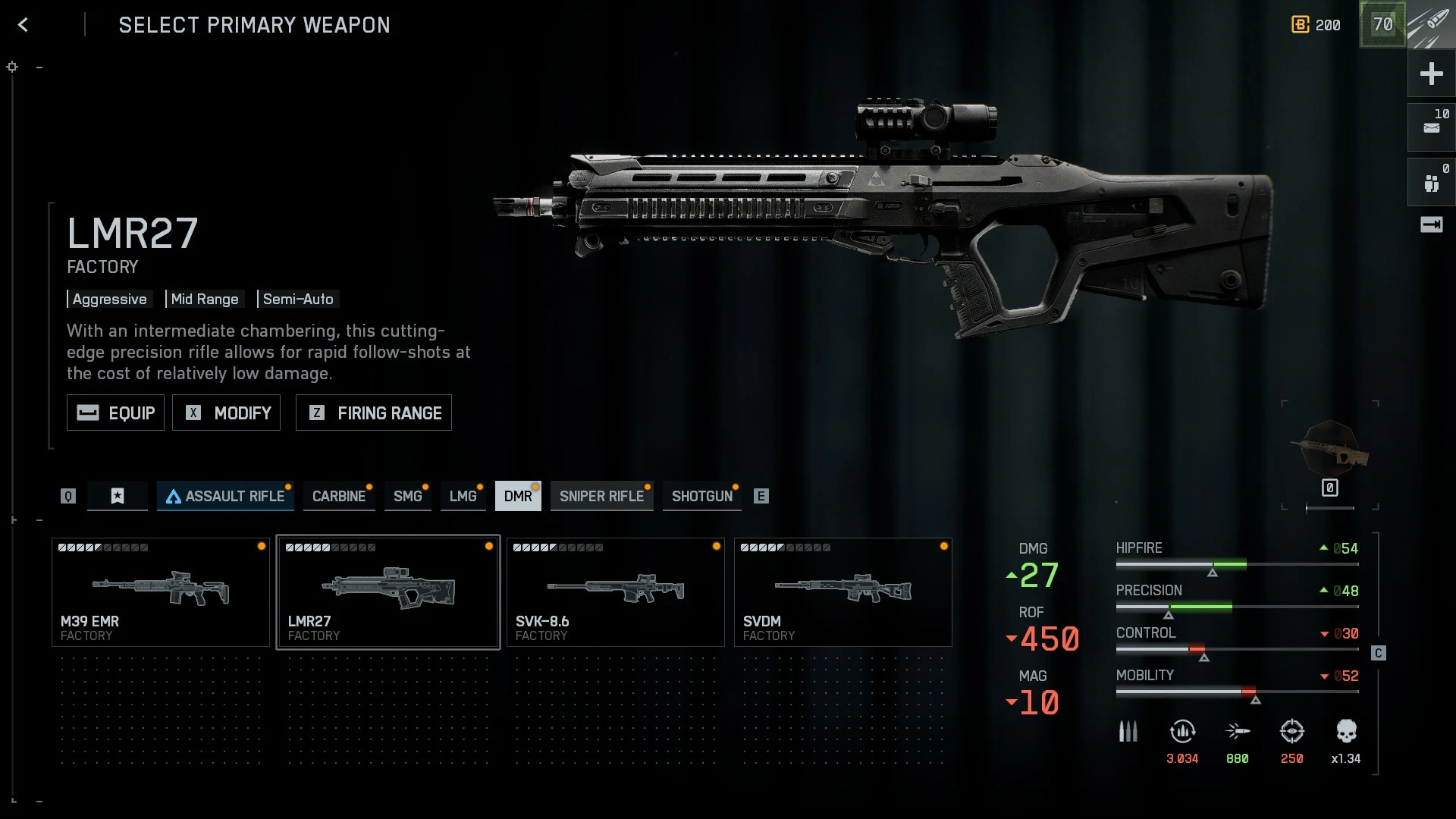Viewport: 1456px width, 819px height.
Task: Click the plus icon in the sidebar
Action: click(1431, 74)
